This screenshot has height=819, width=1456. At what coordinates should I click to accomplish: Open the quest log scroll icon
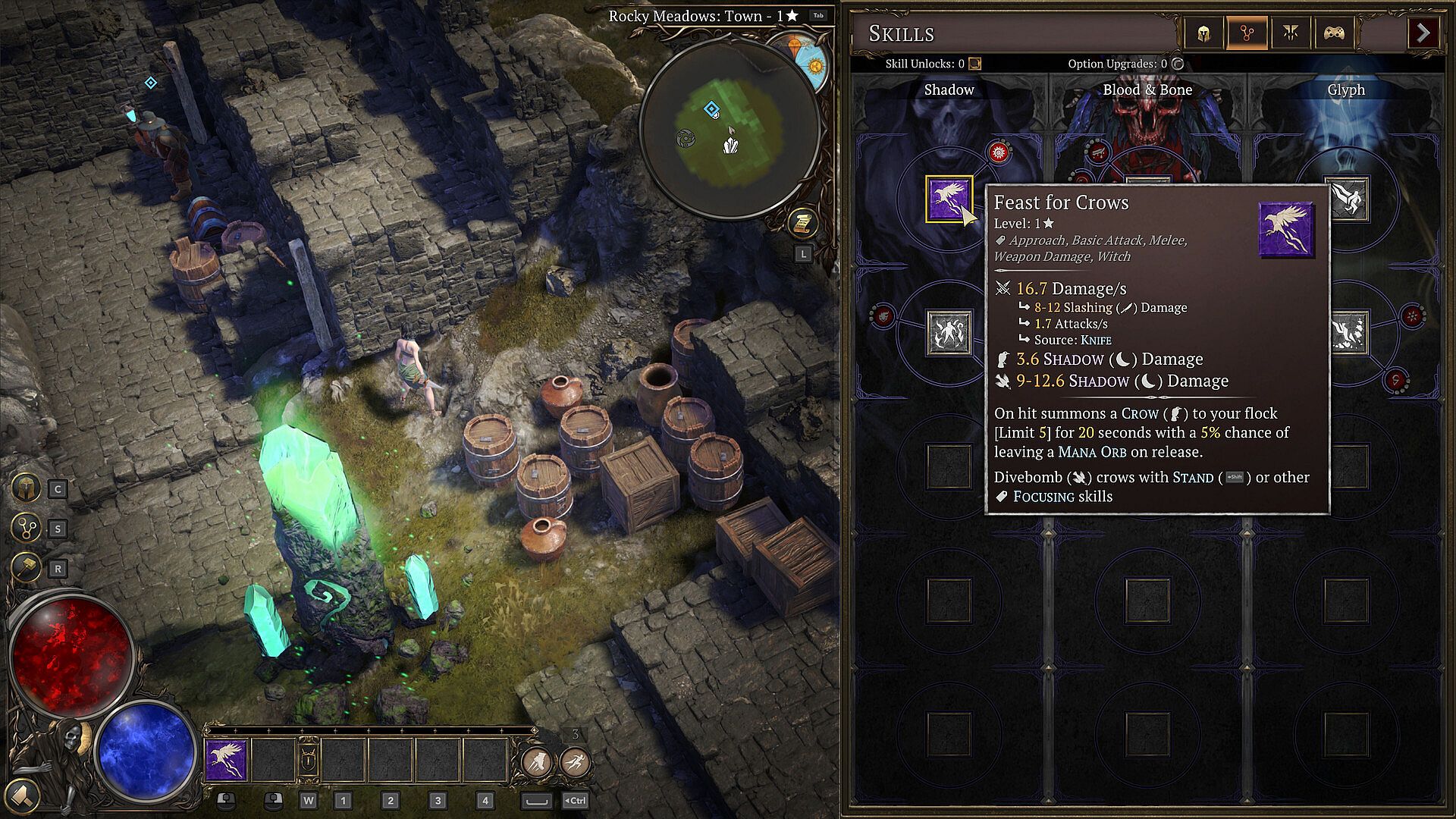(802, 223)
